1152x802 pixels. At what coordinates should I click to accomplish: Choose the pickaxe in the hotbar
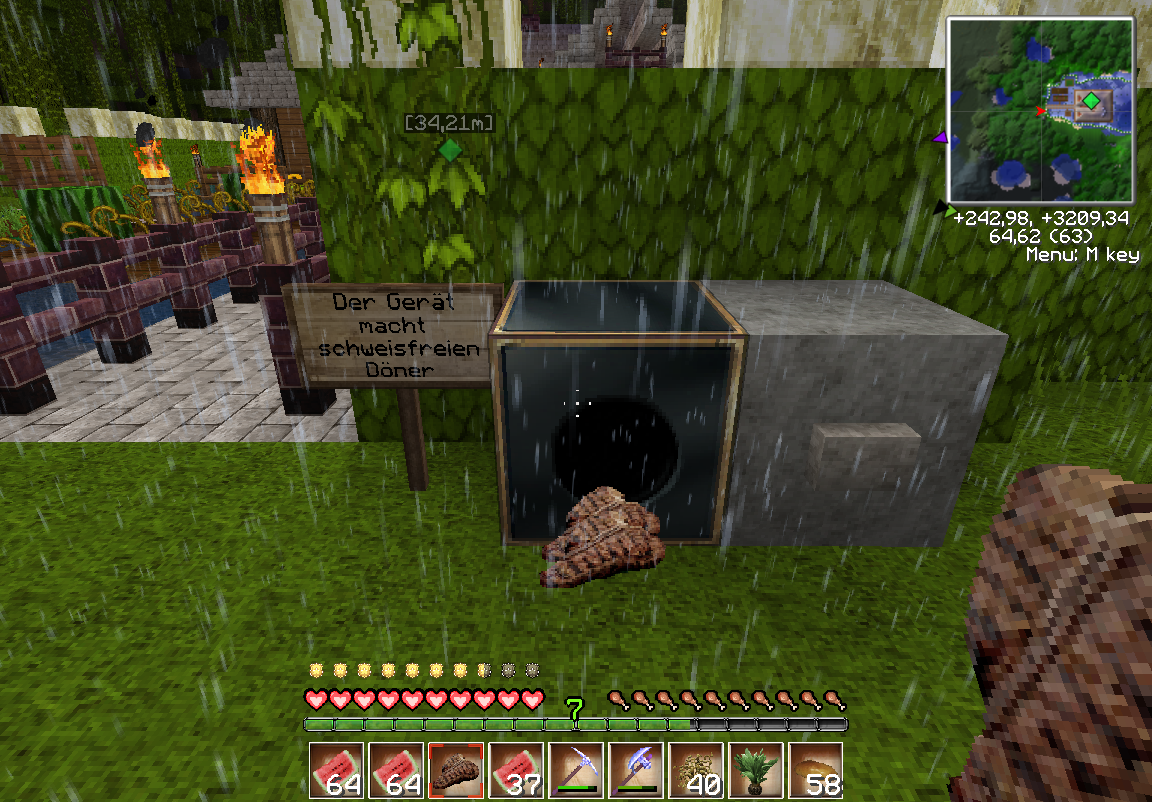[576, 770]
